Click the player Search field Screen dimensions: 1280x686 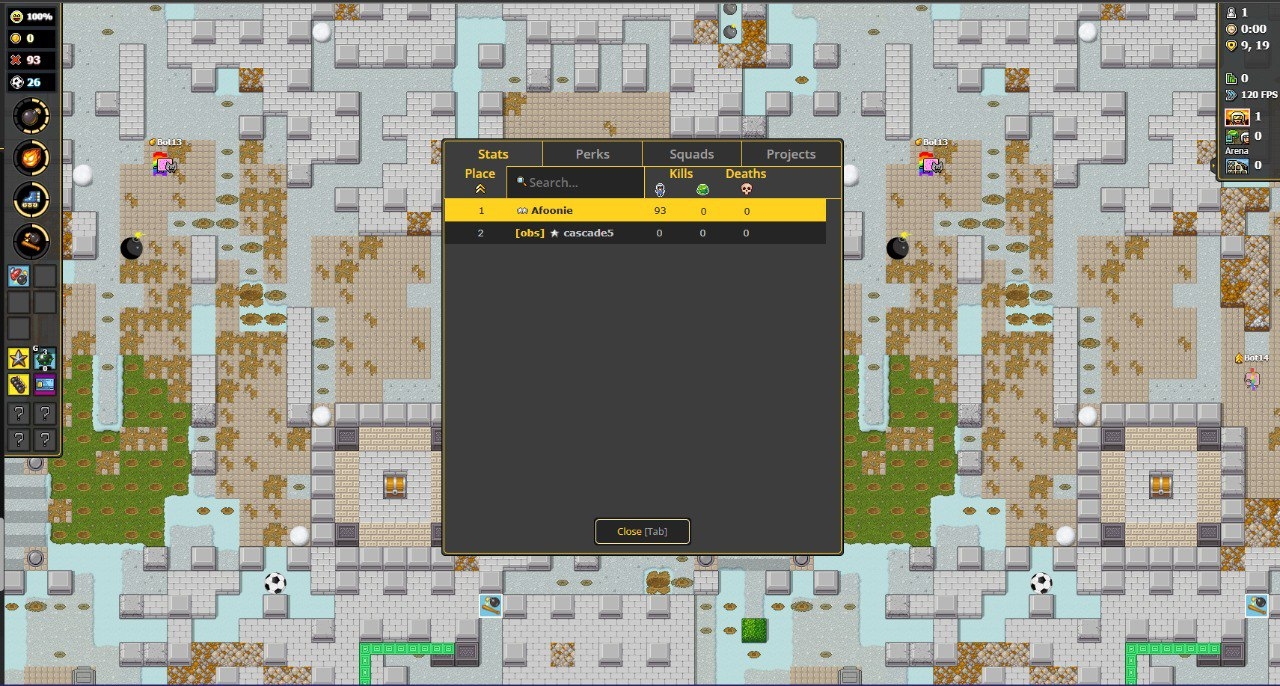(575, 182)
